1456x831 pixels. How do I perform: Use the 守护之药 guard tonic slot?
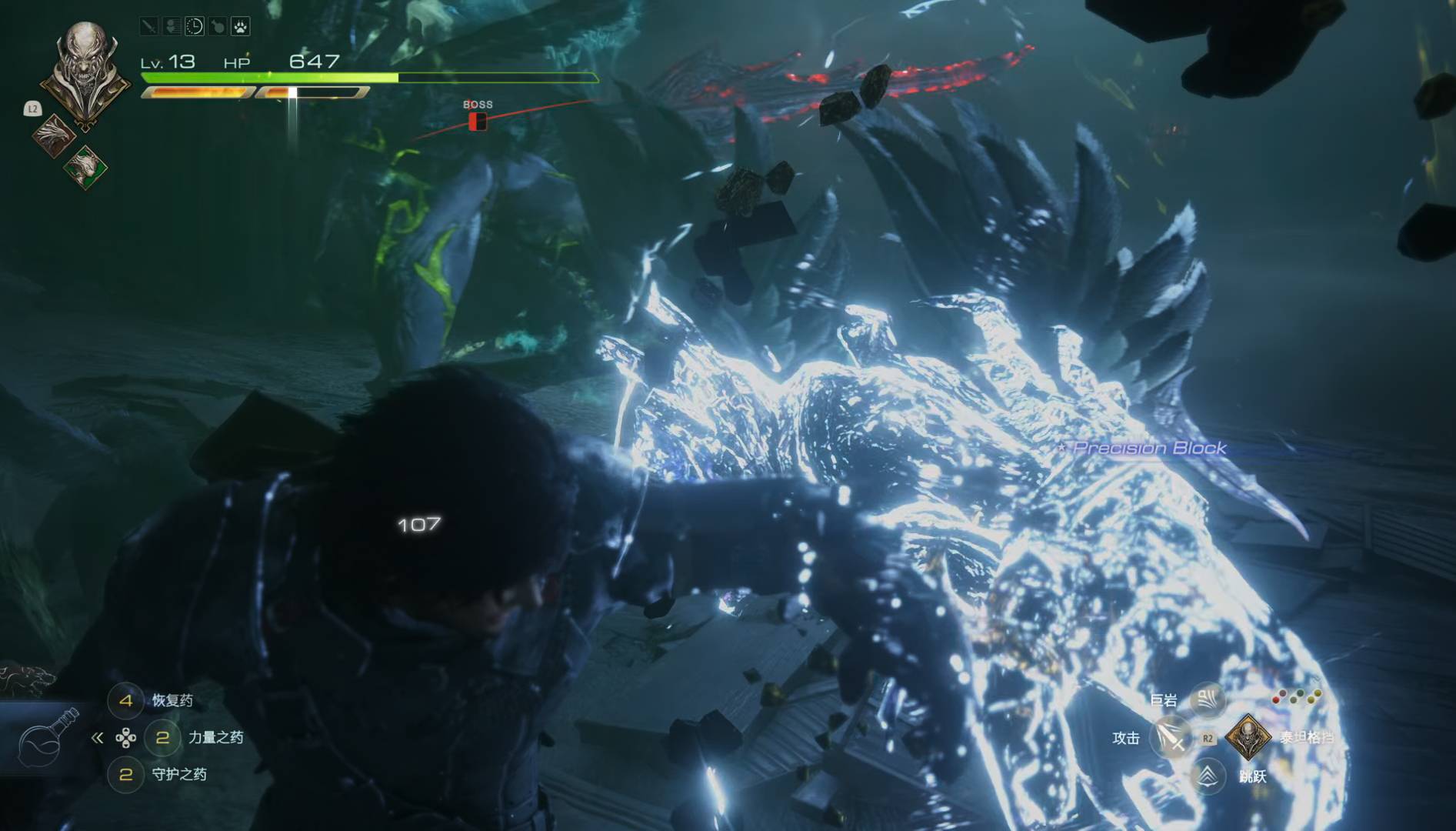(126, 774)
